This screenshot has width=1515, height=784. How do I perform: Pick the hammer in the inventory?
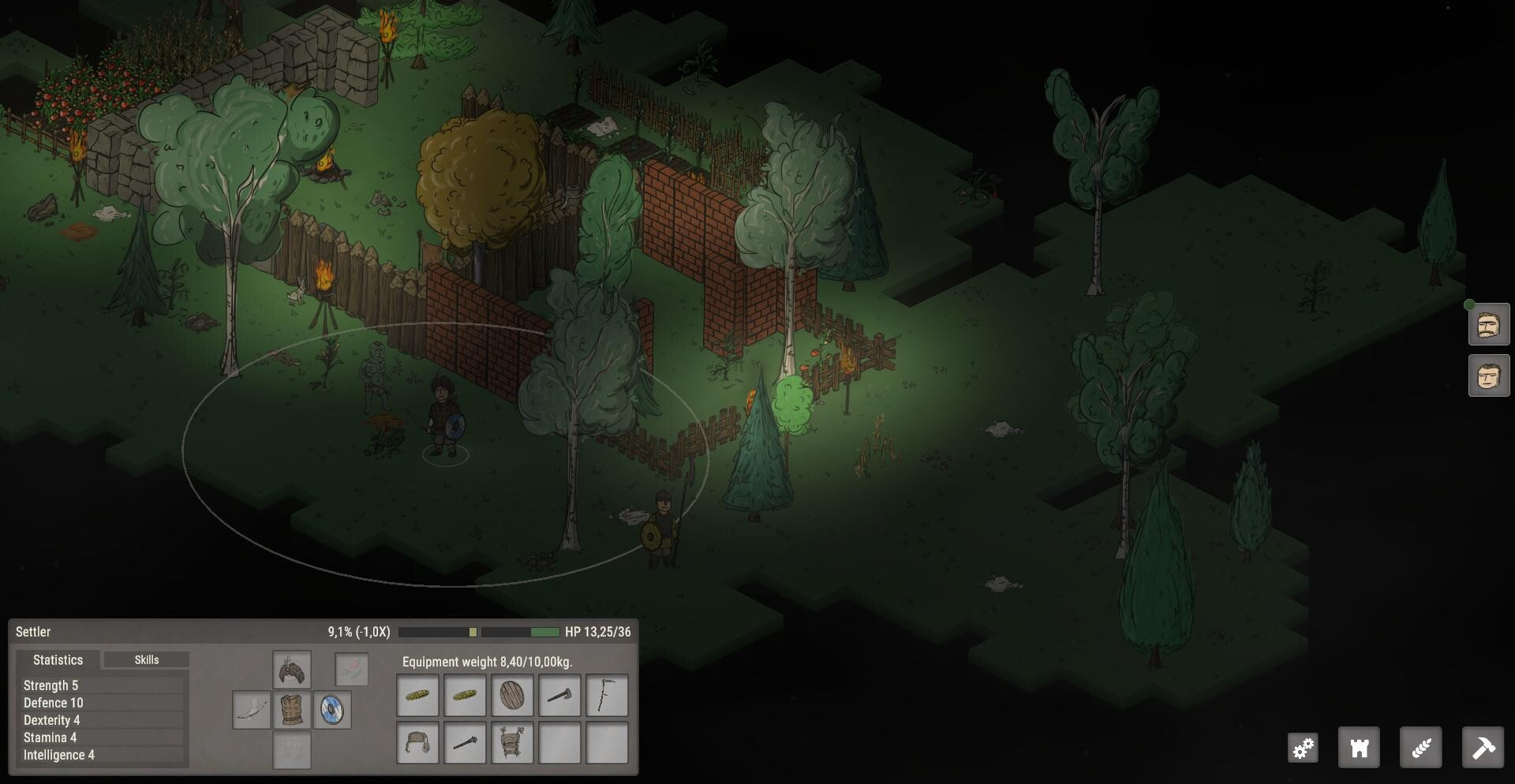[559, 696]
